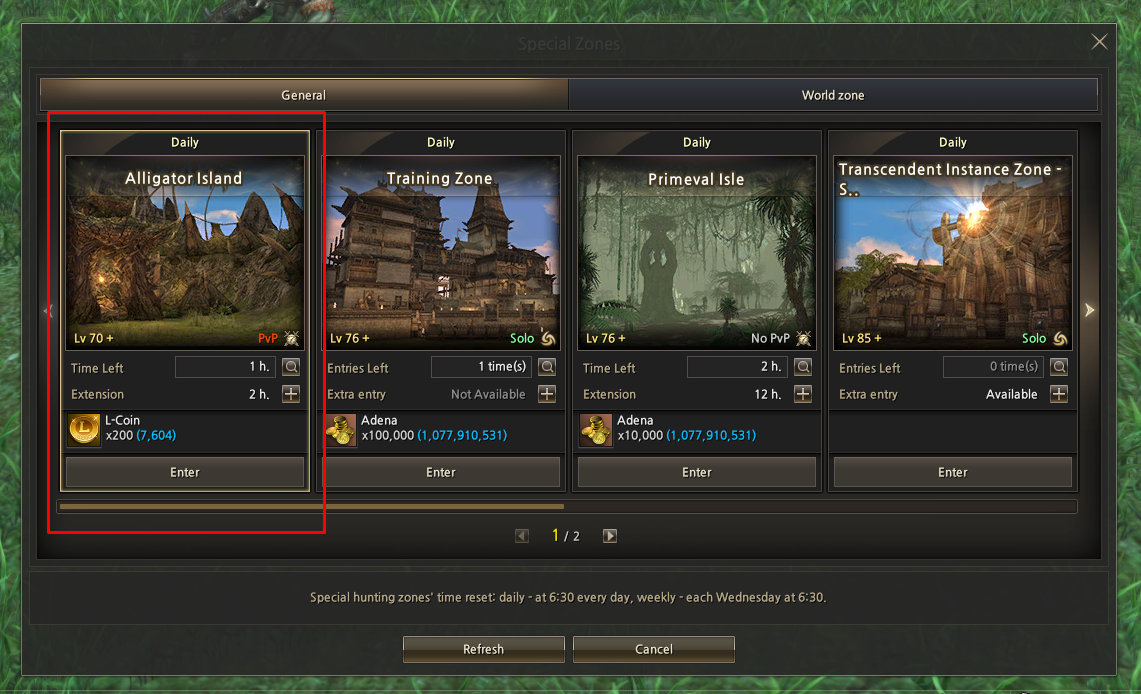Add extra entry for Transcendent Instance Zone
The height and width of the screenshot is (694, 1141).
[x=1059, y=394]
